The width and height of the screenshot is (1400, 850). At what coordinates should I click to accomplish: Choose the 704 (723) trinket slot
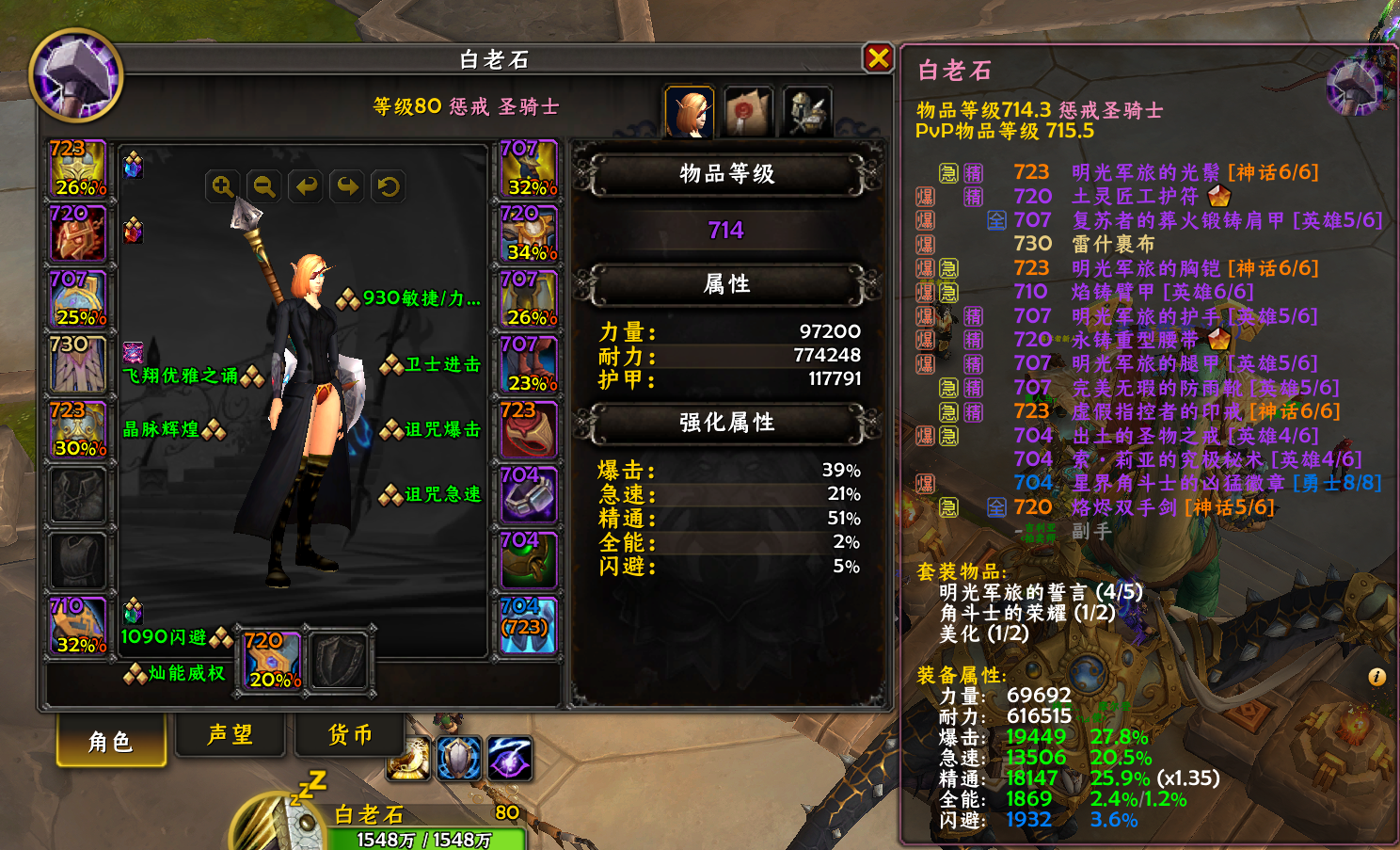[528, 625]
